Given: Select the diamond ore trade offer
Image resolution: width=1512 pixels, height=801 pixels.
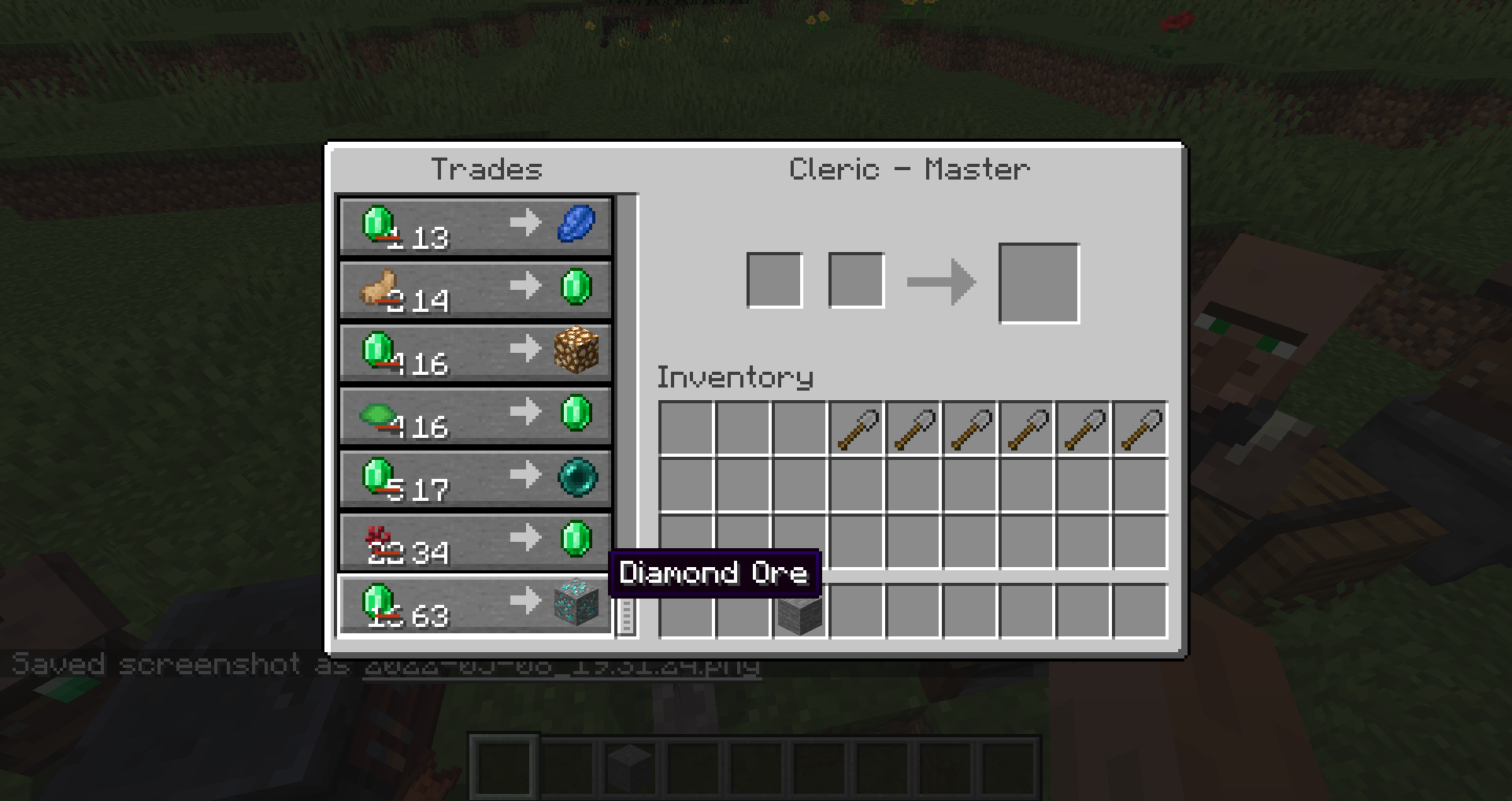Looking at the screenshot, I should [475, 605].
